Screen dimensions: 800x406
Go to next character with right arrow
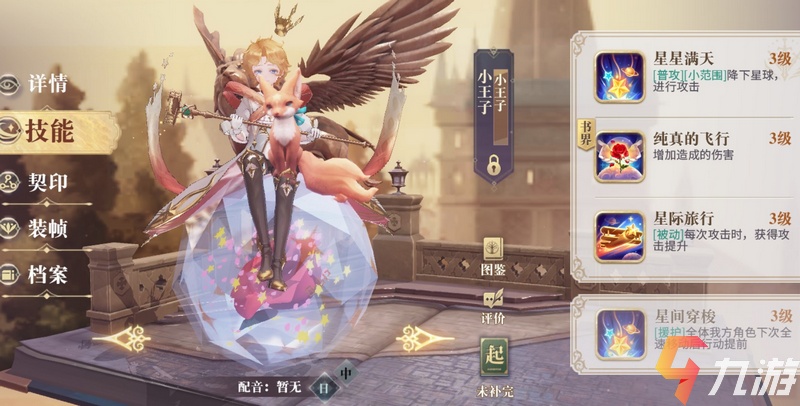pos(424,339)
